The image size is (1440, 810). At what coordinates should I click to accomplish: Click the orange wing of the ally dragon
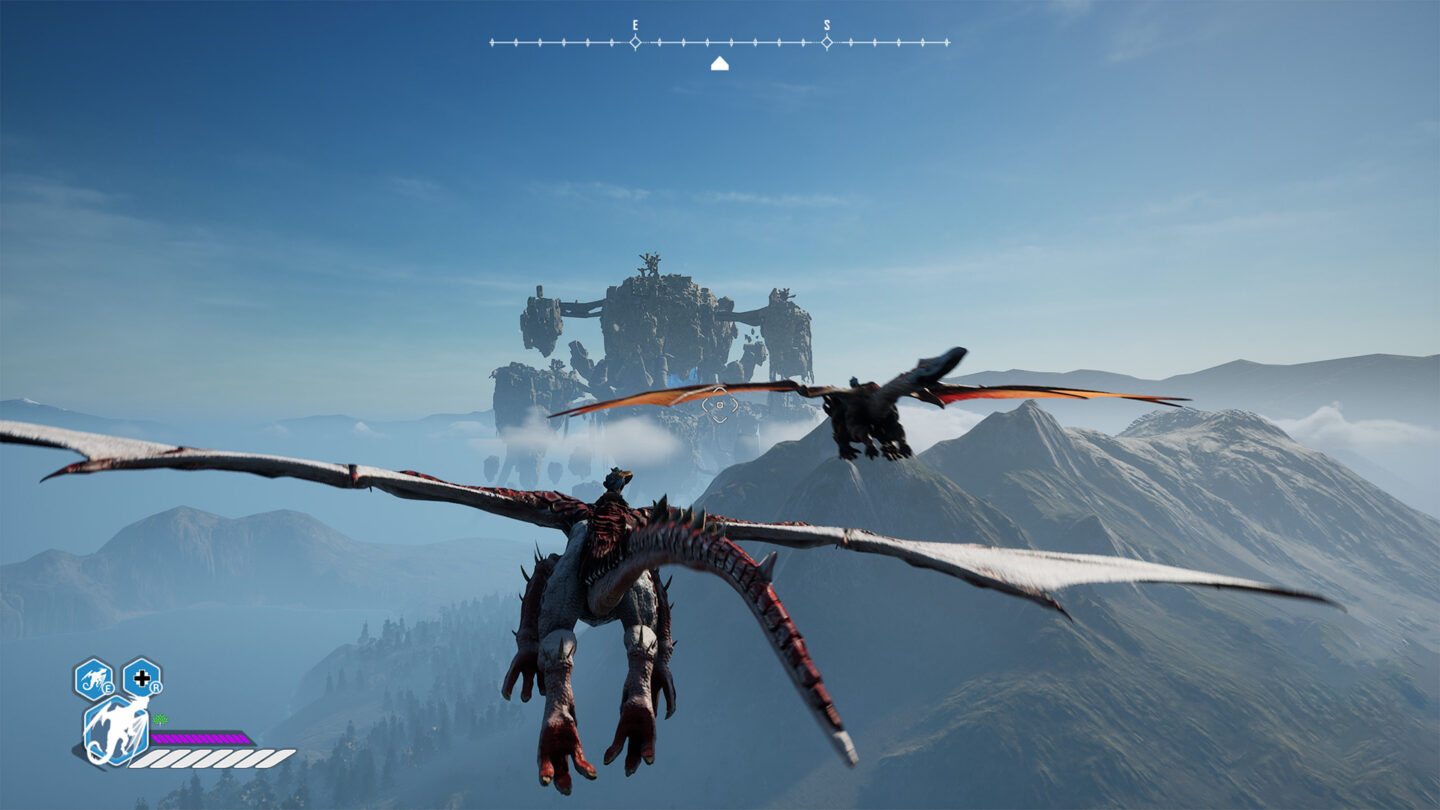tap(1010, 395)
